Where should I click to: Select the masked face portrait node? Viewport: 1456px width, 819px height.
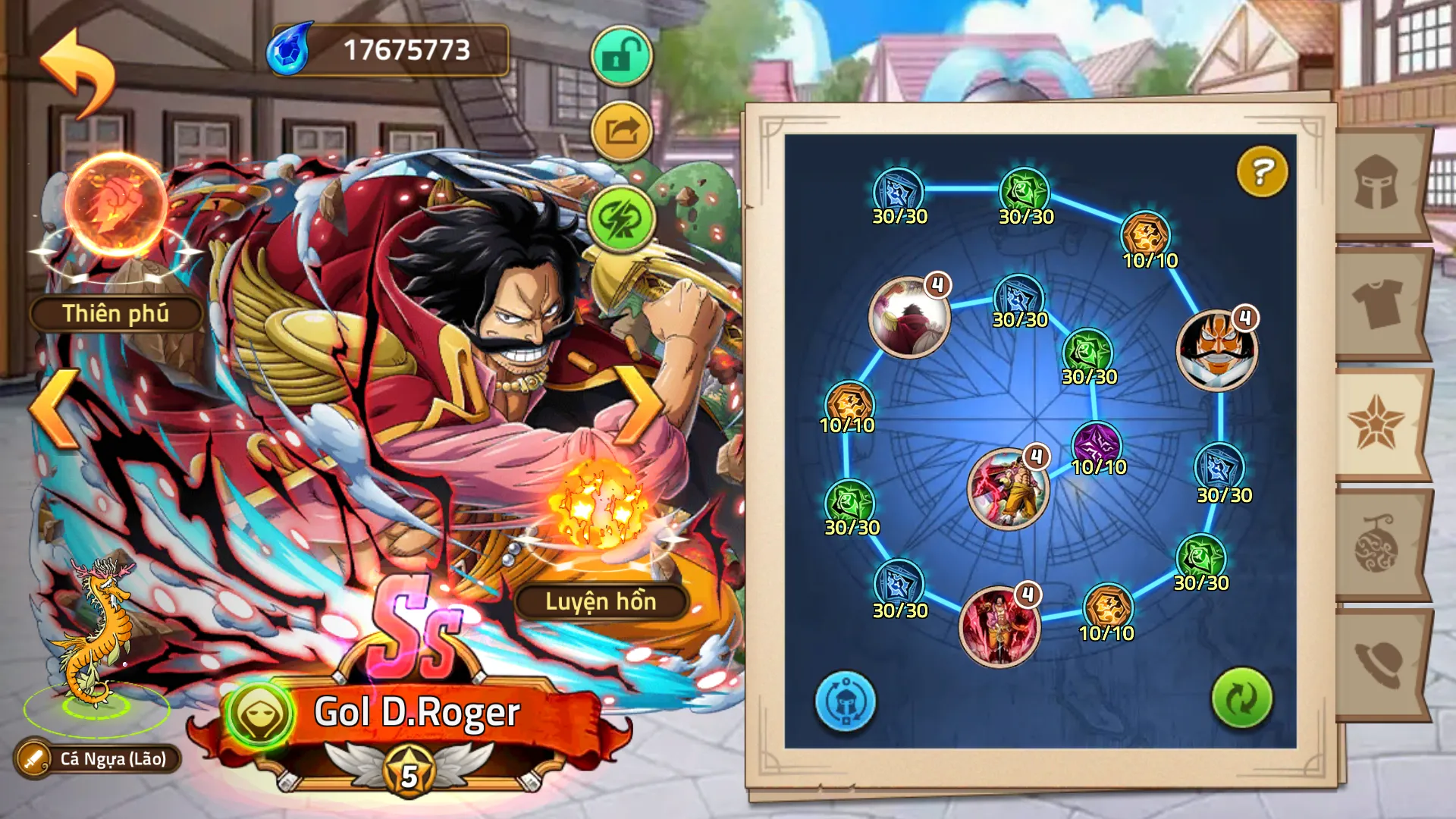coord(1216,350)
